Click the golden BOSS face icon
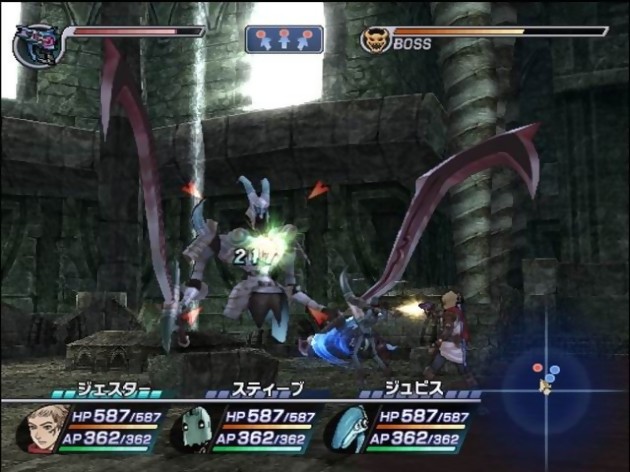This screenshot has height=472, width=630. click(375, 41)
